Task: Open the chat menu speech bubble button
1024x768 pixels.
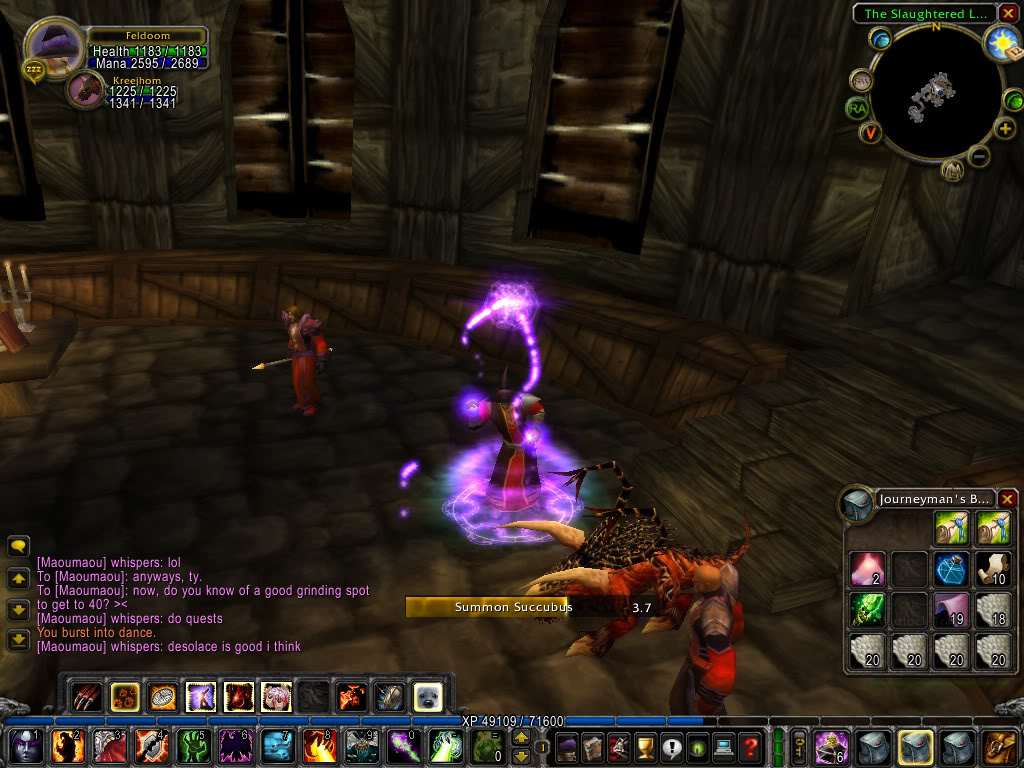Action: (18, 546)
